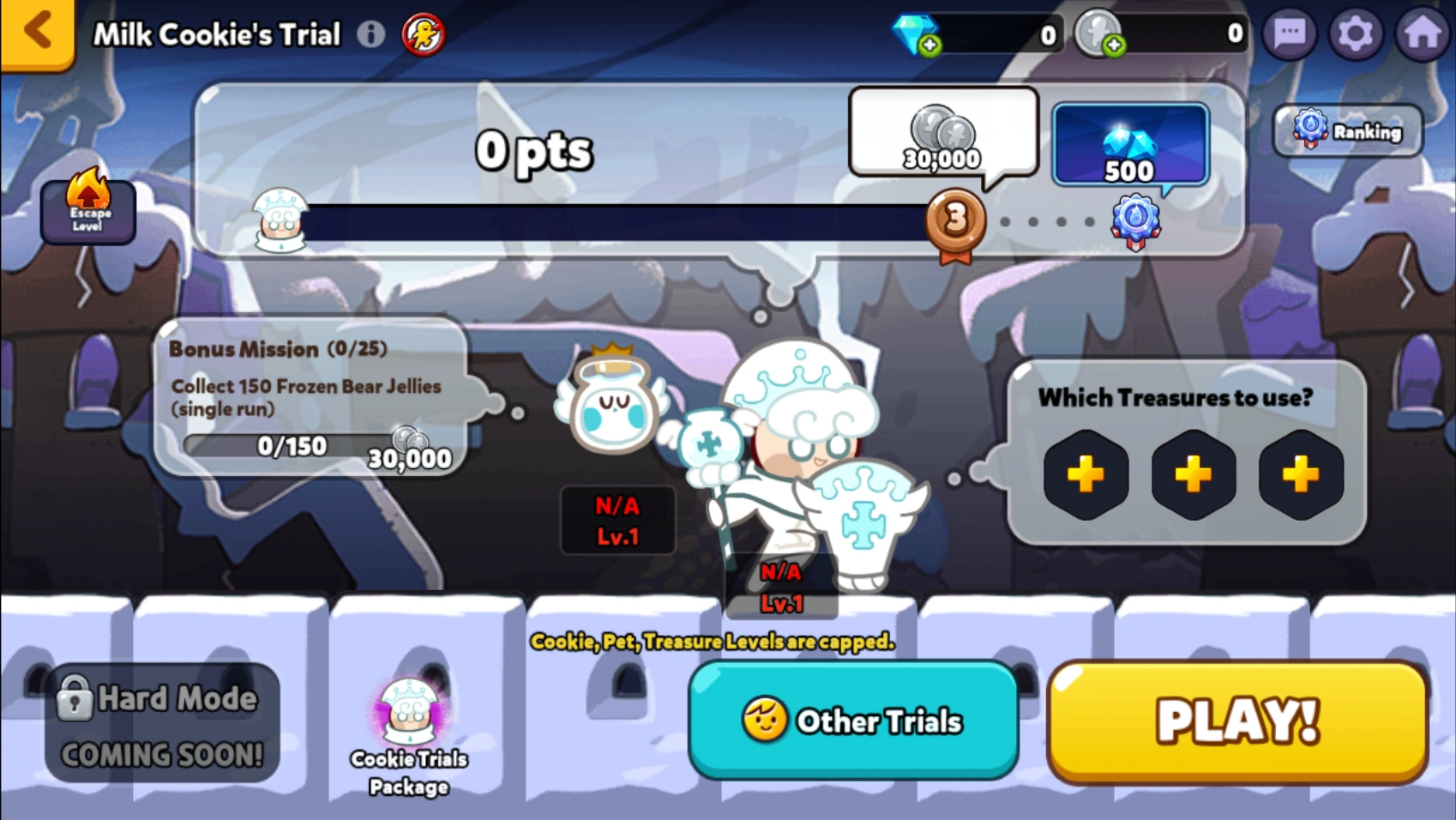1456x820 pixels.
Task: Tap the running cookie icon beside the title
Action: [x=422, y=33]
